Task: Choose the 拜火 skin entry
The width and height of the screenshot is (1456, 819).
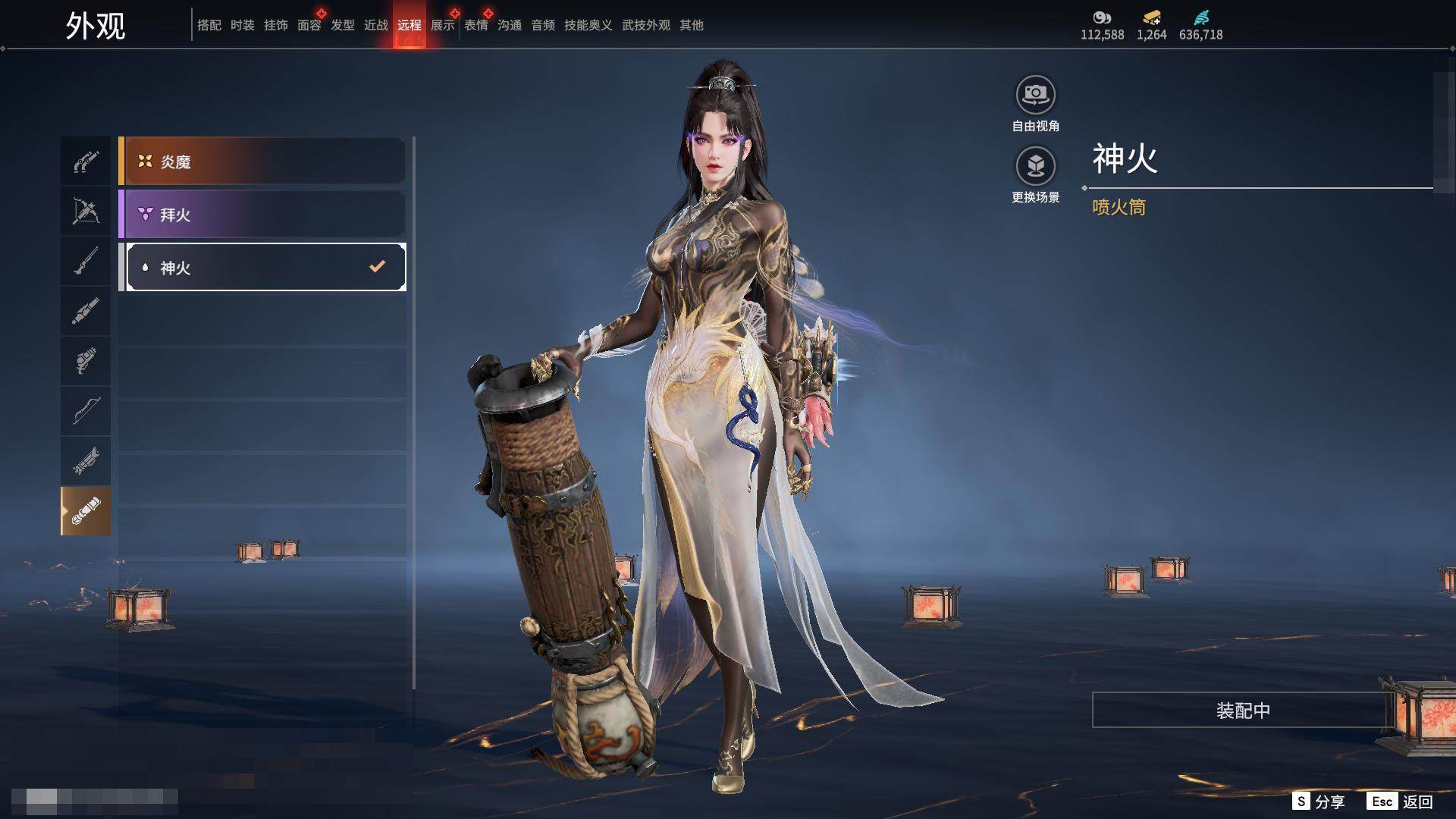Action: (x=262, y=215)
